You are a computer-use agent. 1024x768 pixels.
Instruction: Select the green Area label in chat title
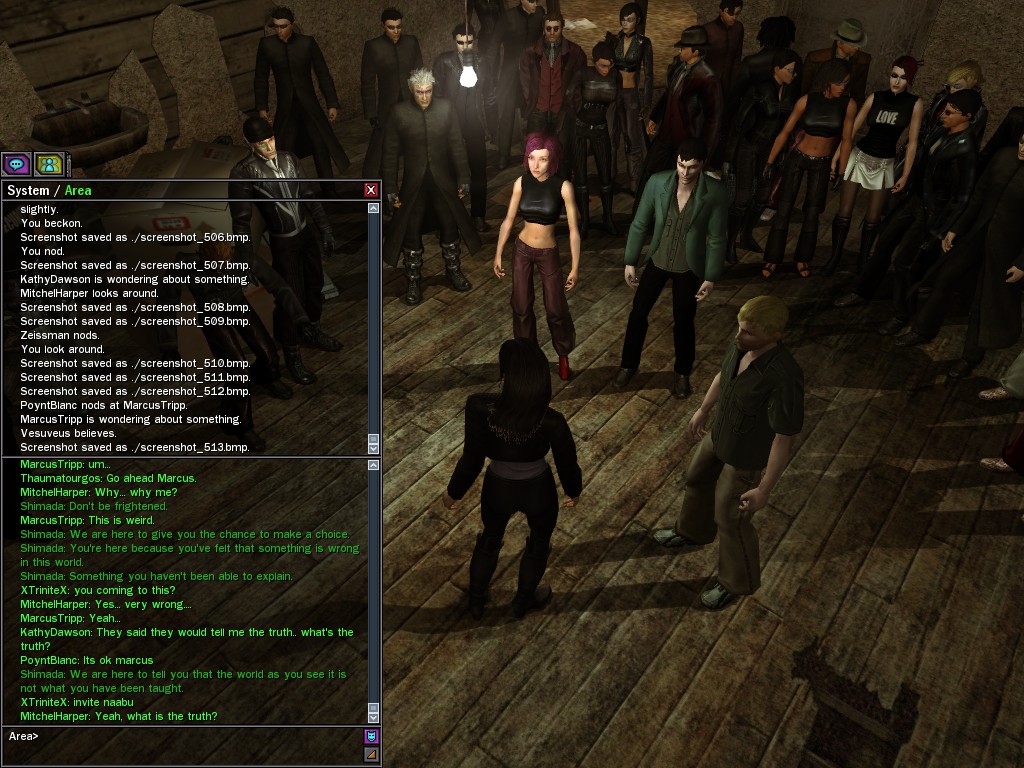click(78, 190)
